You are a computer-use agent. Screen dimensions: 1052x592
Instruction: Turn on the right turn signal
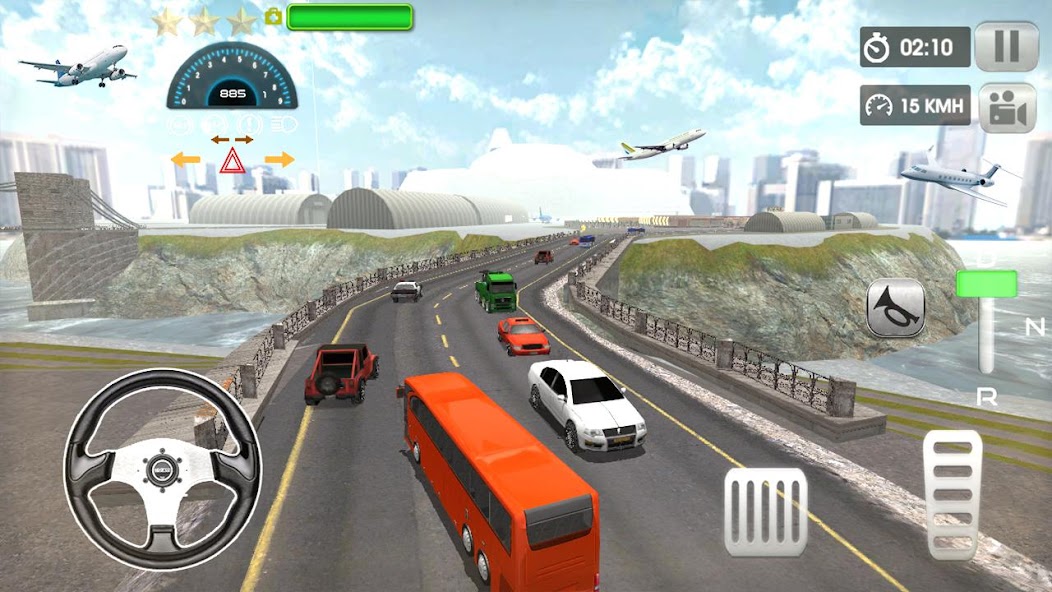tap(280, 159)
